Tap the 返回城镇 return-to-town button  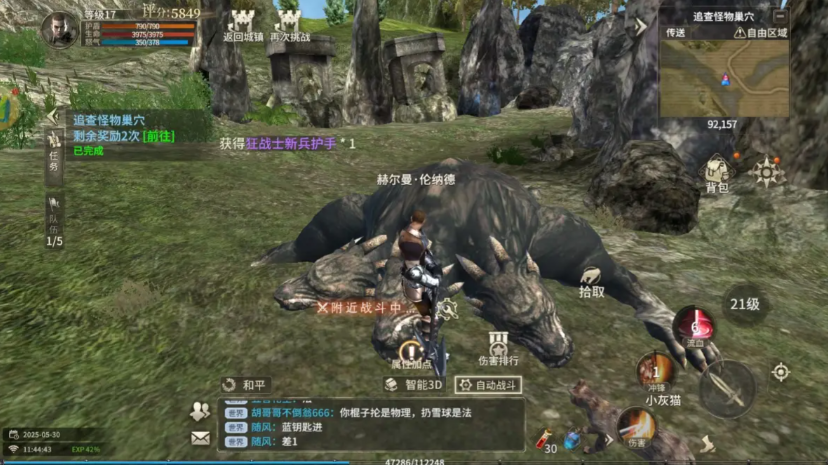(241, 25)
